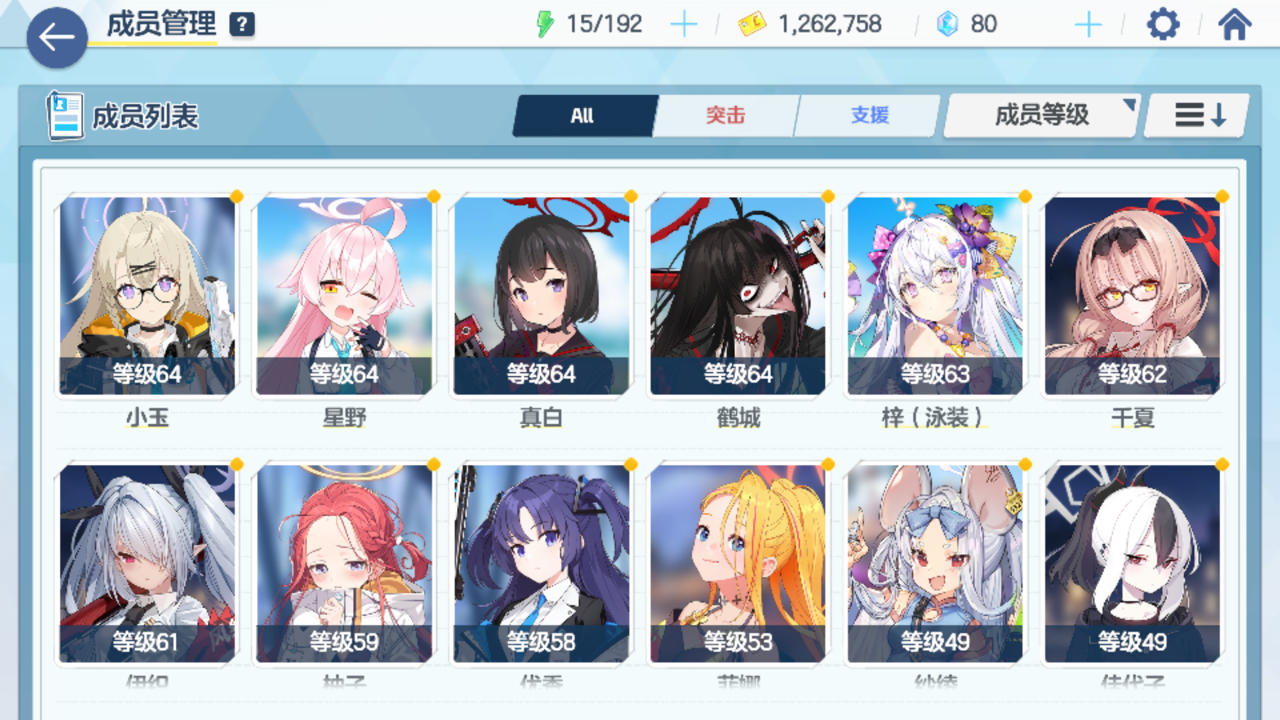
Task: Switch to the 支援 tab
Action: point(868,115)
